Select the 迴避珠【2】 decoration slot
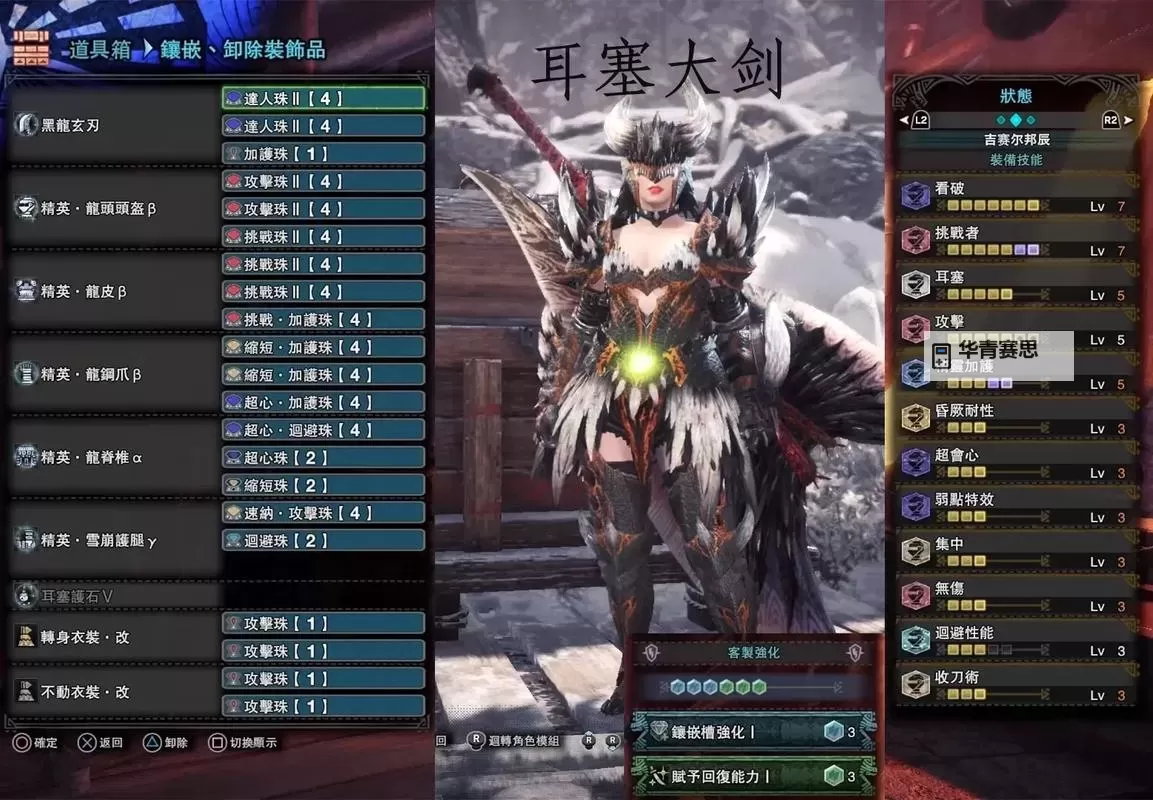1153x800 pixels. click(323, 541)
